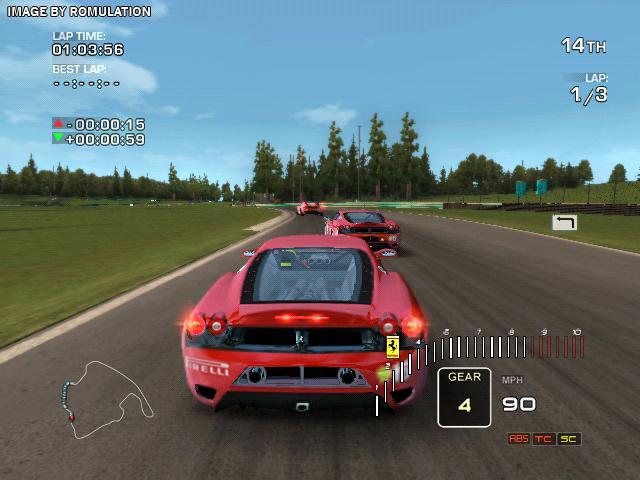Toggle the SC stability control indicator
This screenshot has width=640, height=480.
point(569,439)
